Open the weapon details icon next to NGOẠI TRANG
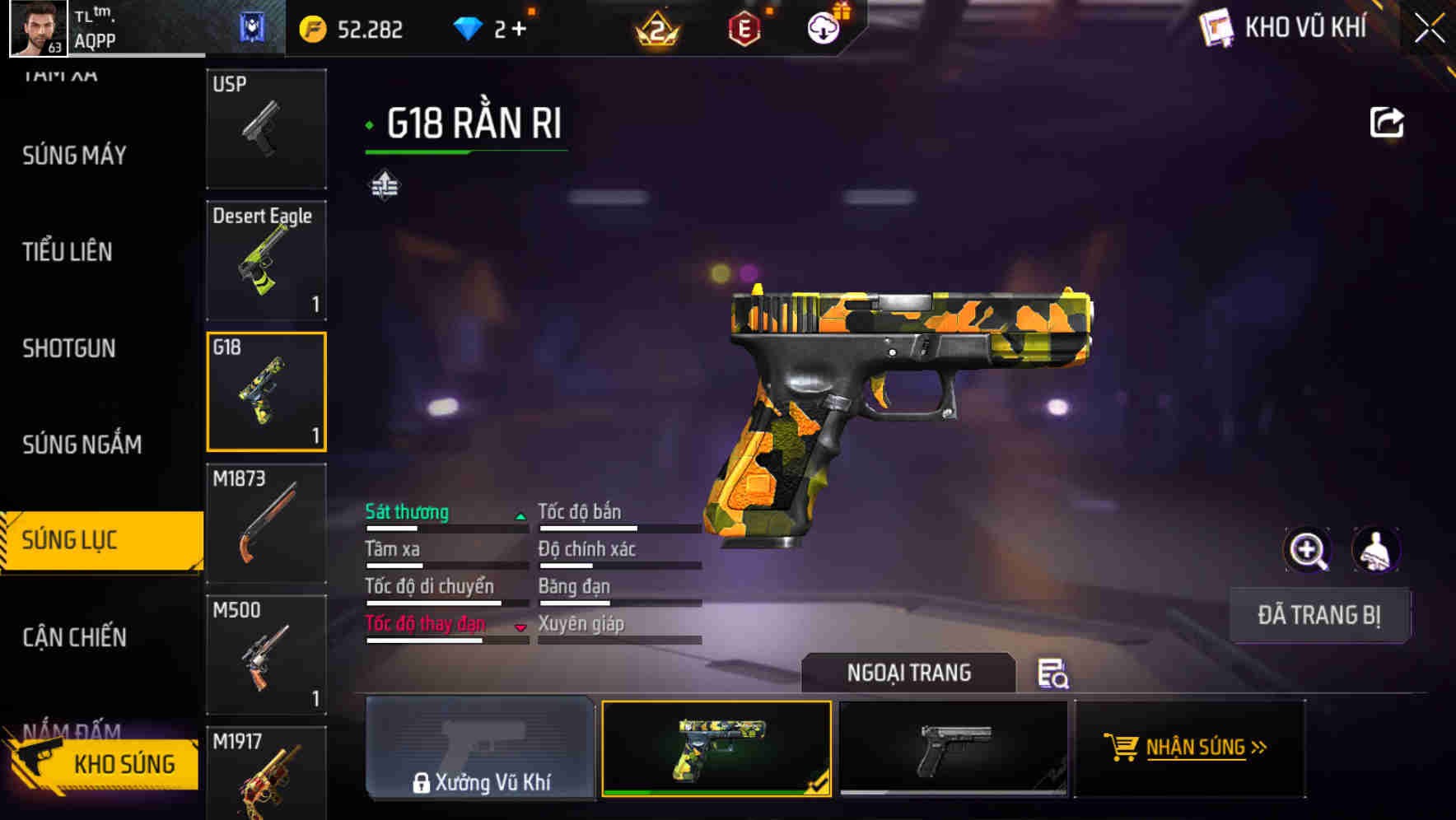 pyautogui.click(x=1054, y=673)
